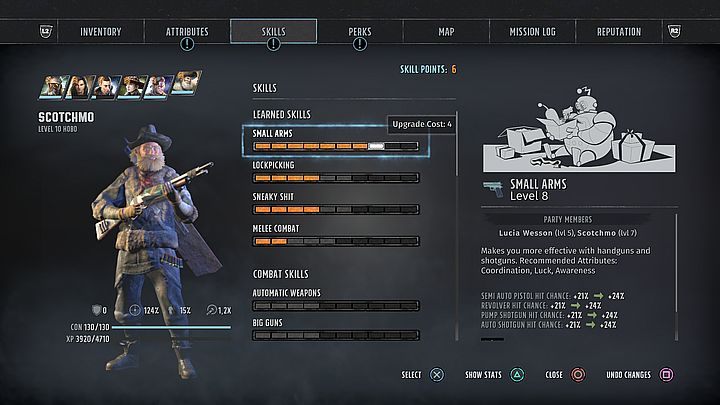Switch to the Attributes tab
The image size is (720, 405).
click(x=187, y=32)
